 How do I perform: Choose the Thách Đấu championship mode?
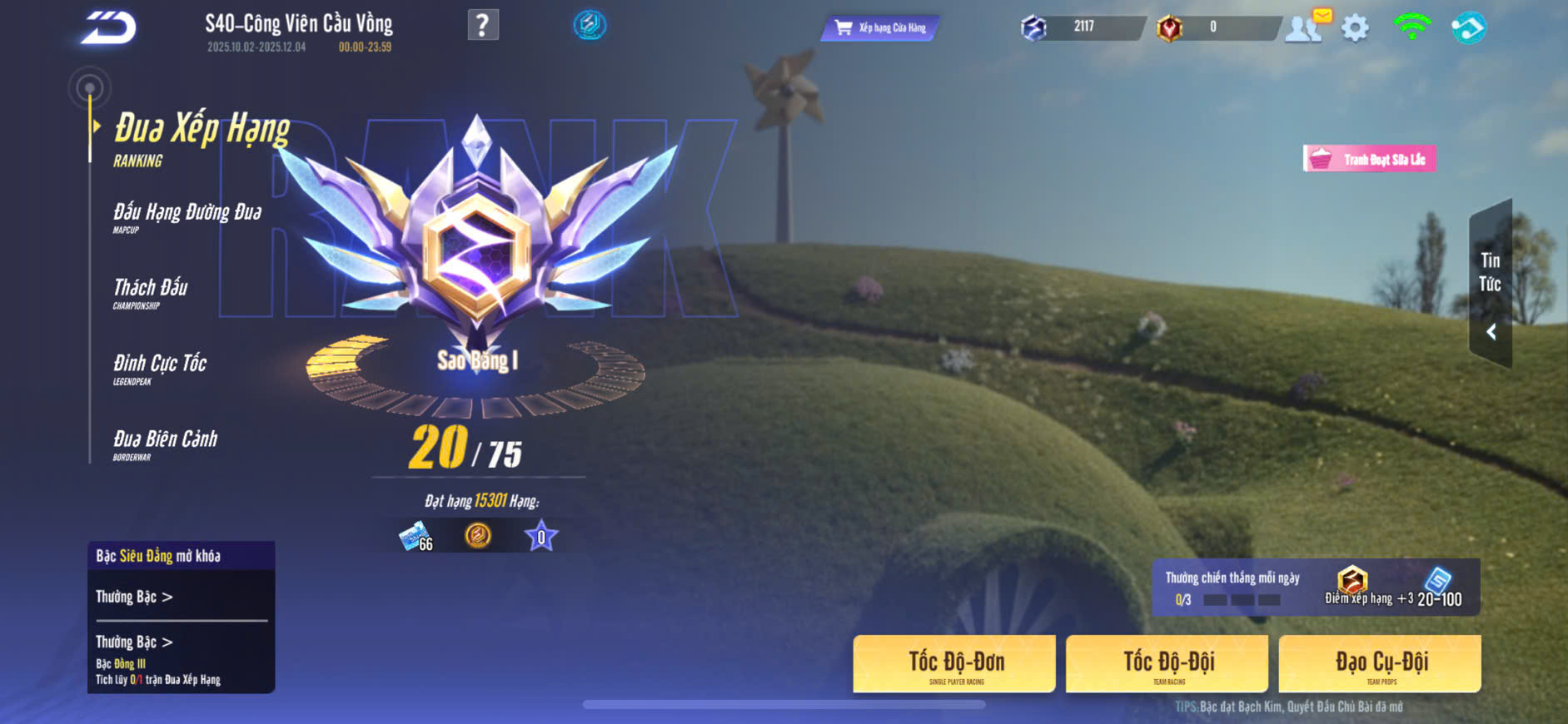[x=151, y=292]
